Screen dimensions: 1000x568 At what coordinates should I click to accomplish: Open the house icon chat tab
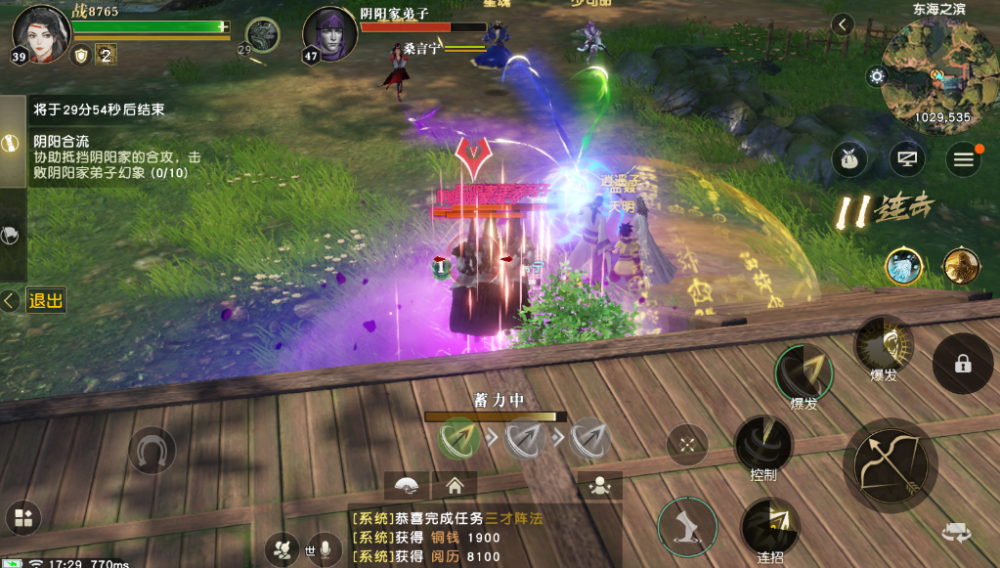[454, 486]
